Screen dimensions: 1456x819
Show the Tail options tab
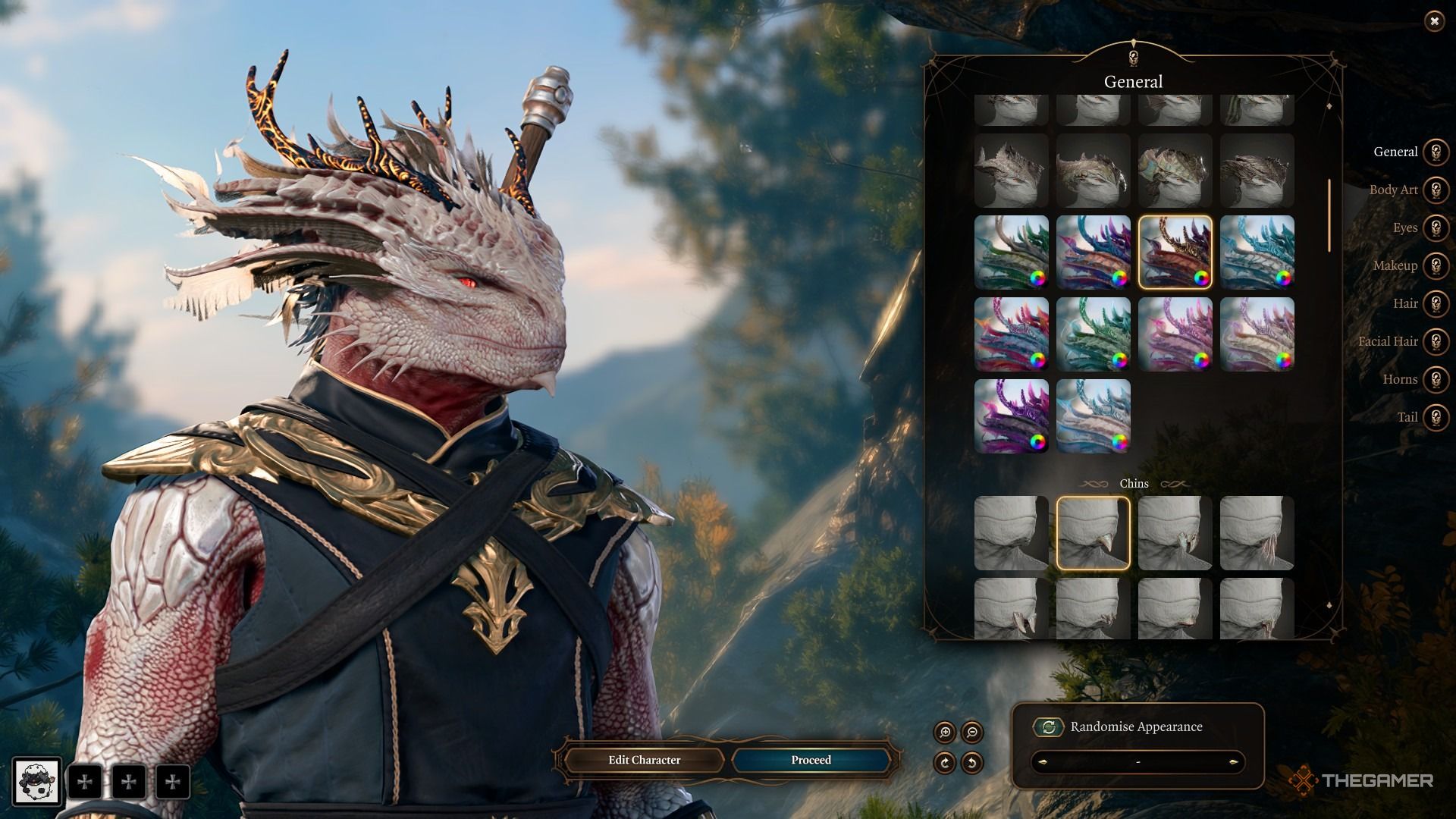(x=1436, y=417)
